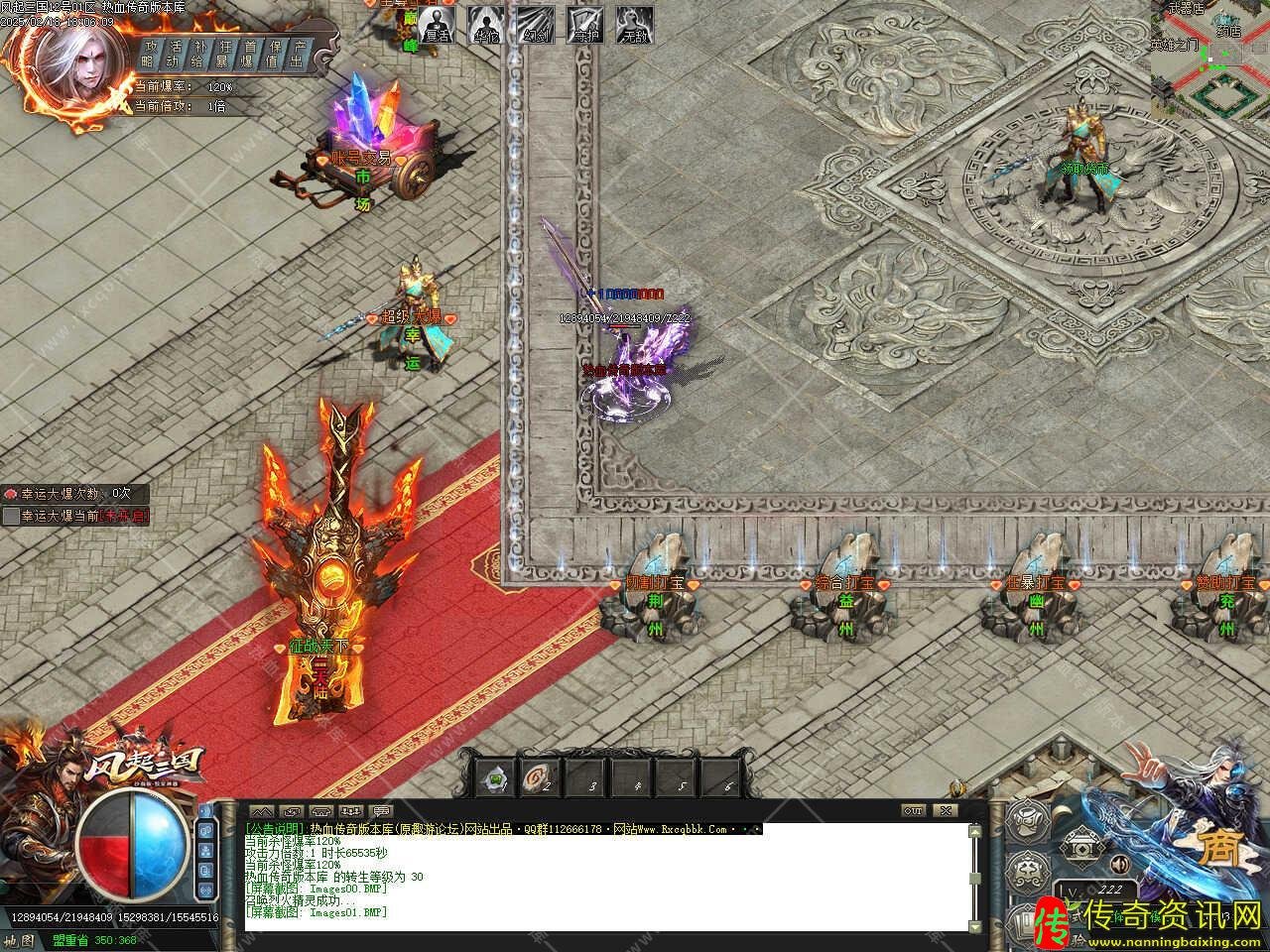Select the 狂暴 berserk button
The image size is (1270, 952).
click(225, 54)
